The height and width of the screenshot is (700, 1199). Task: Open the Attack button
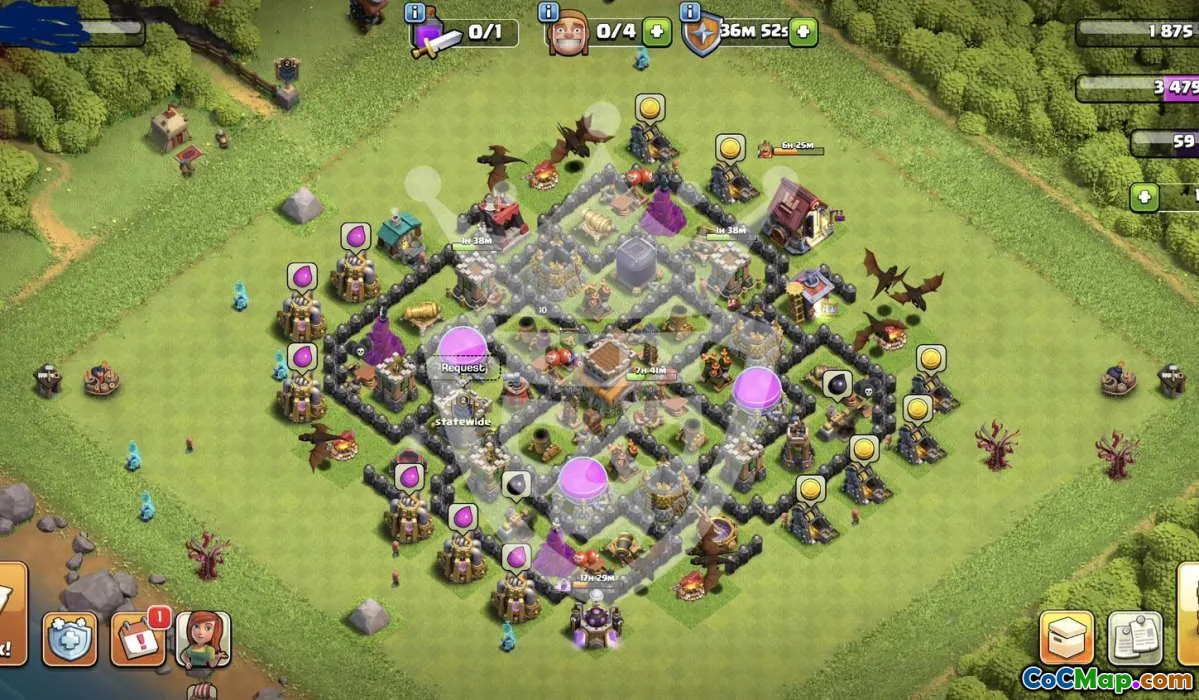point(8,627)
